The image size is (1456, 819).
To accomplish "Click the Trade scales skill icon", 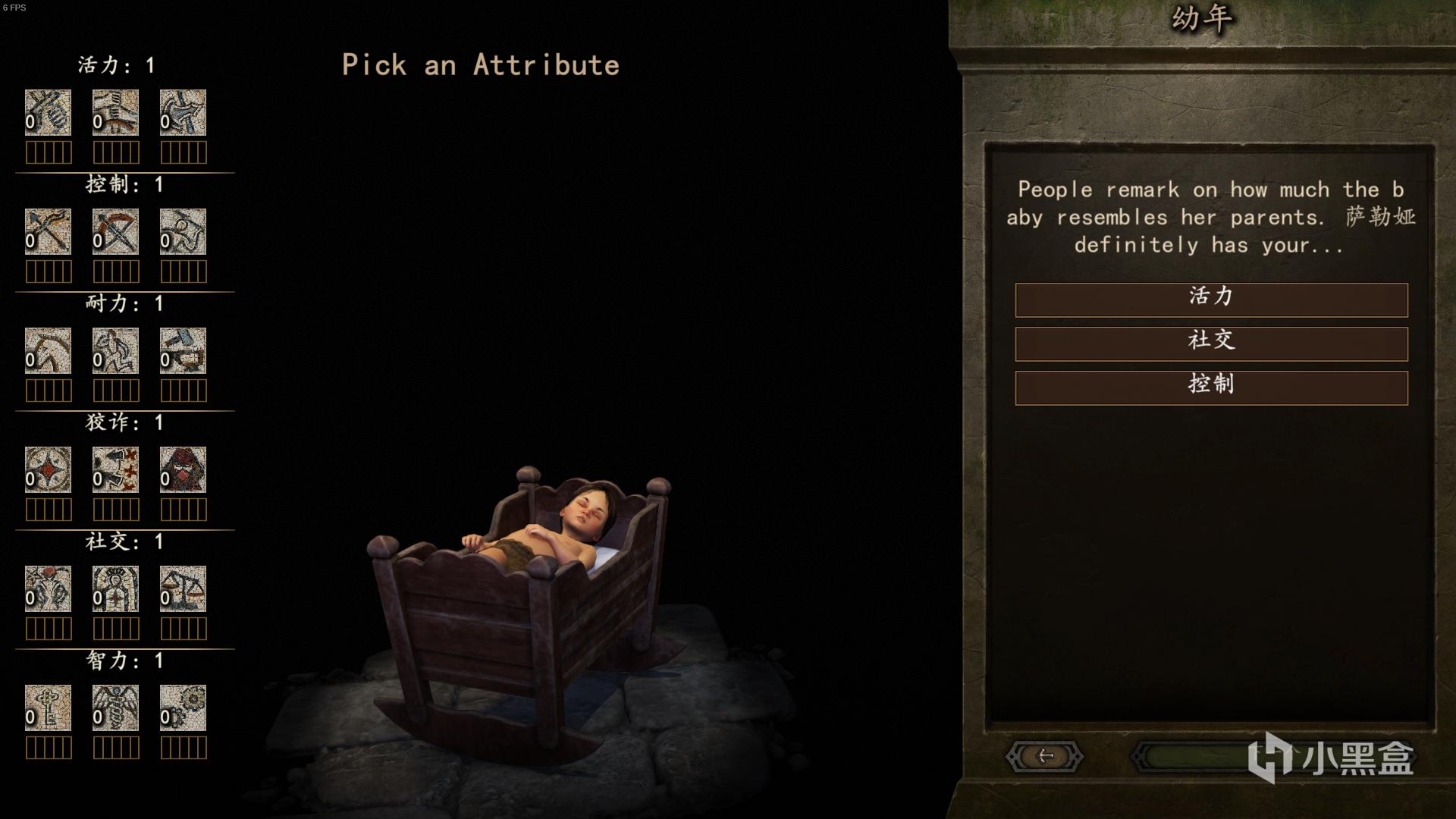I will (x=183, y=588).
